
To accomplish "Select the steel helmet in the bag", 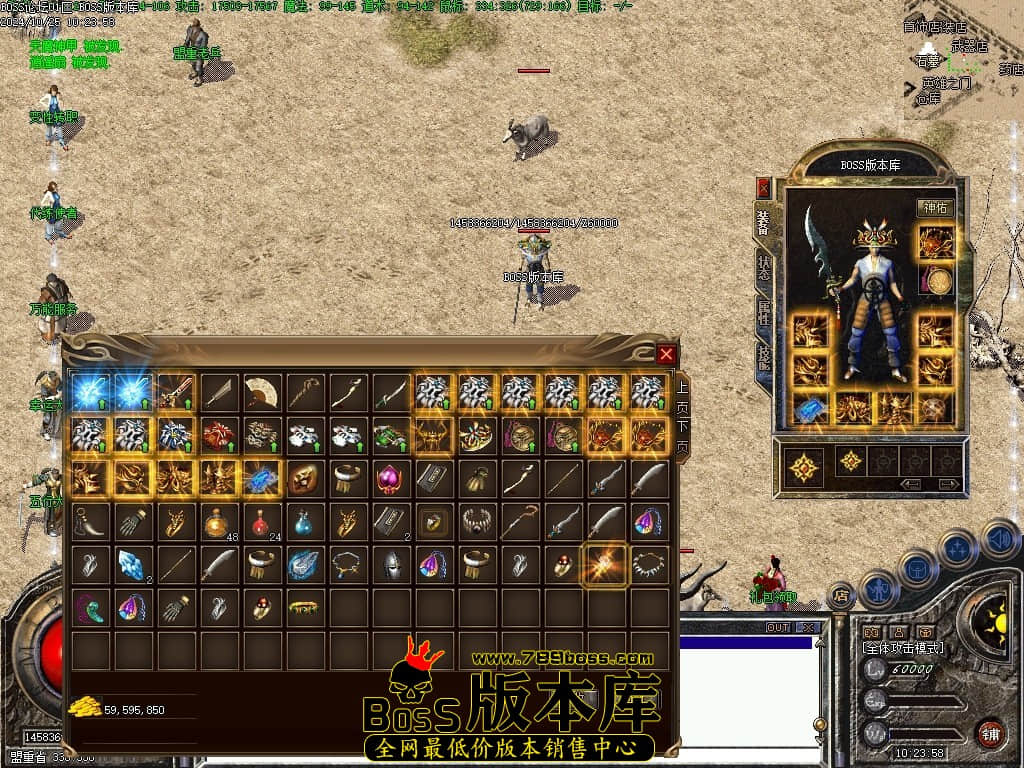I will click(x=391, y=564).
